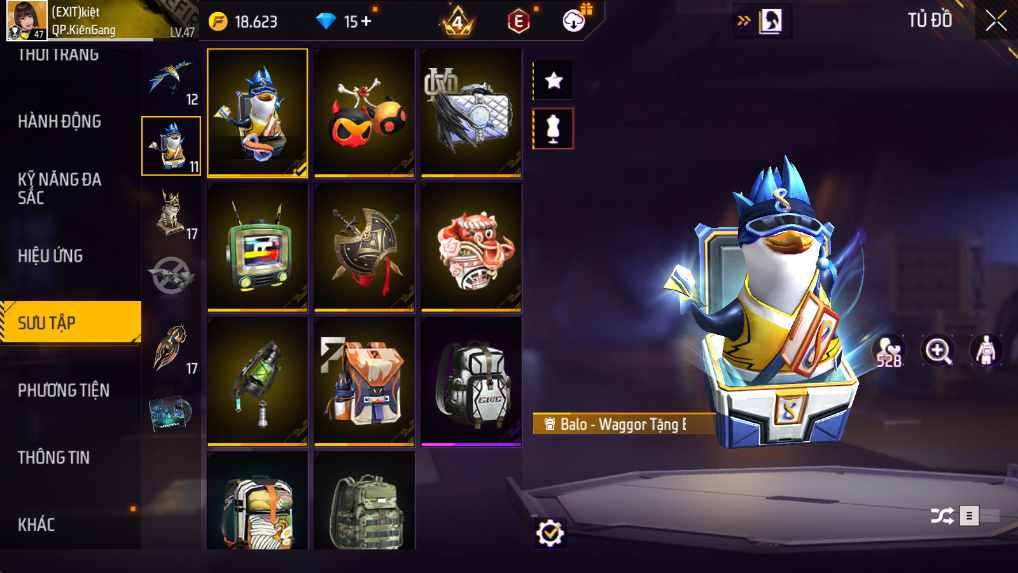1018x573 pixels.
Task: Show favorites with the star filter
Action: 553,80
